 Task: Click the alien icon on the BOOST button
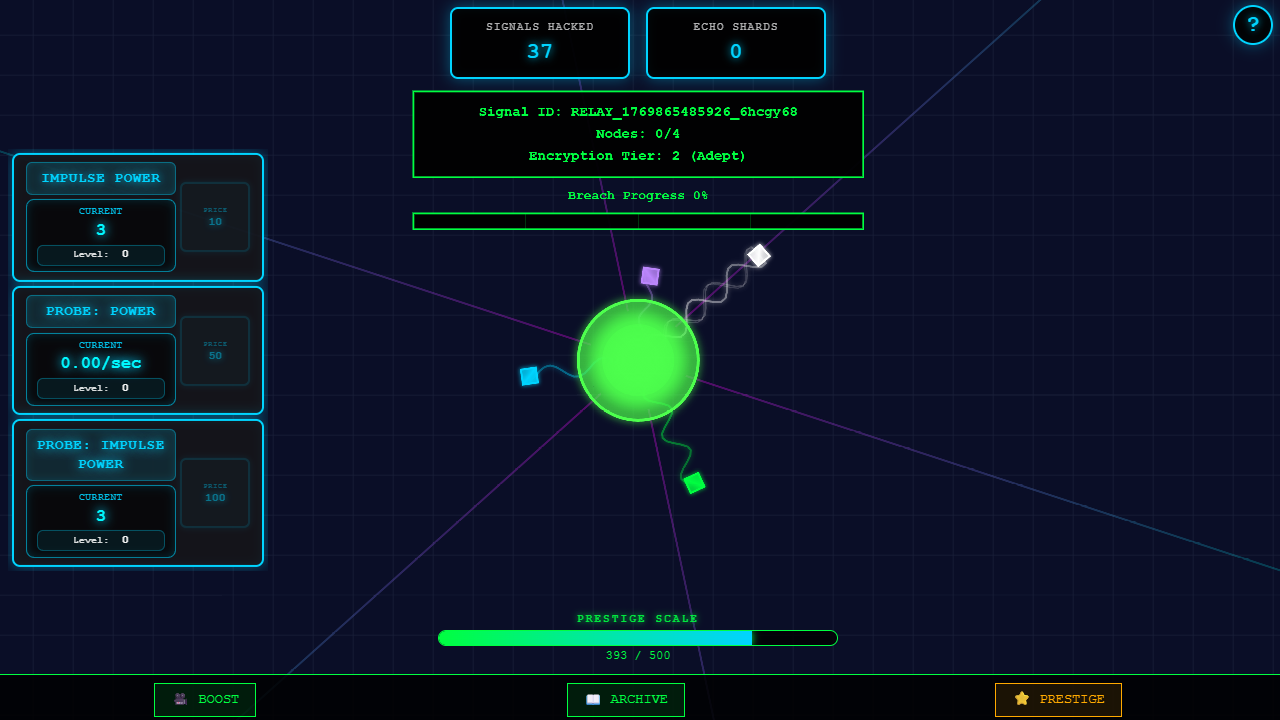pyautogui.click(x=180, y=699)
